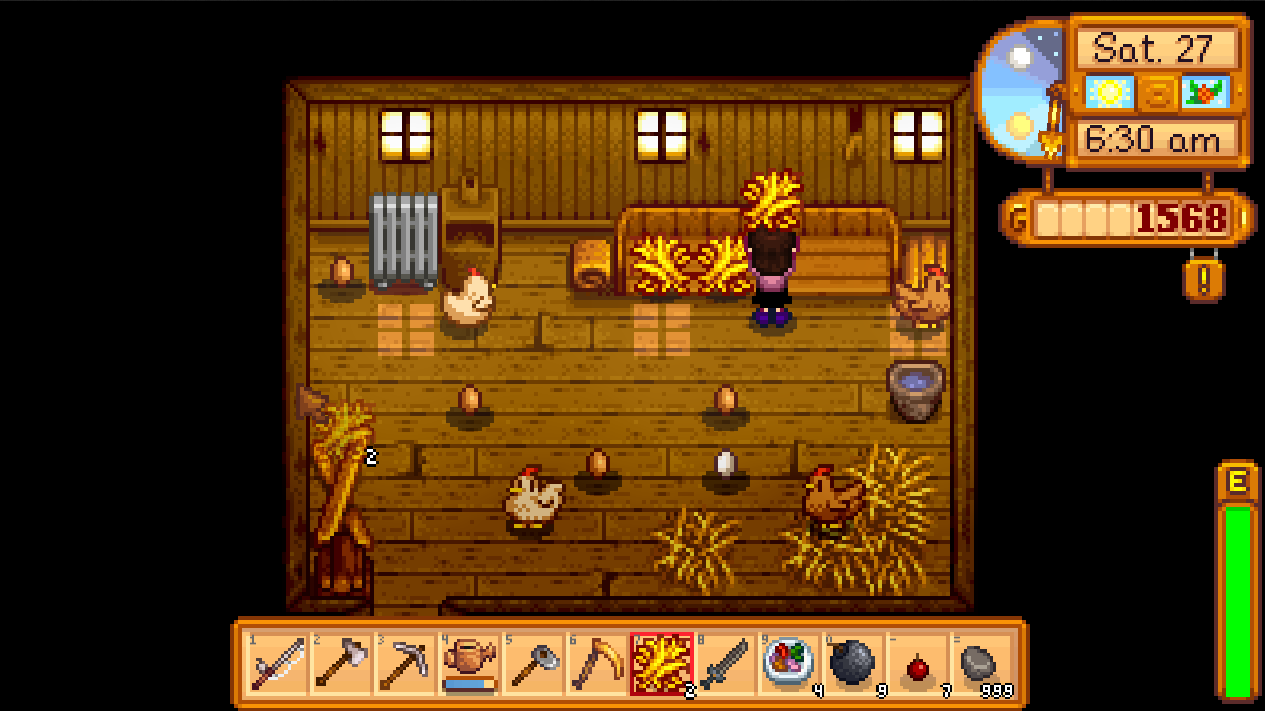
Task: Equip the axe from the toolbar
Action: pyautogui.click(x=340, y=664)
